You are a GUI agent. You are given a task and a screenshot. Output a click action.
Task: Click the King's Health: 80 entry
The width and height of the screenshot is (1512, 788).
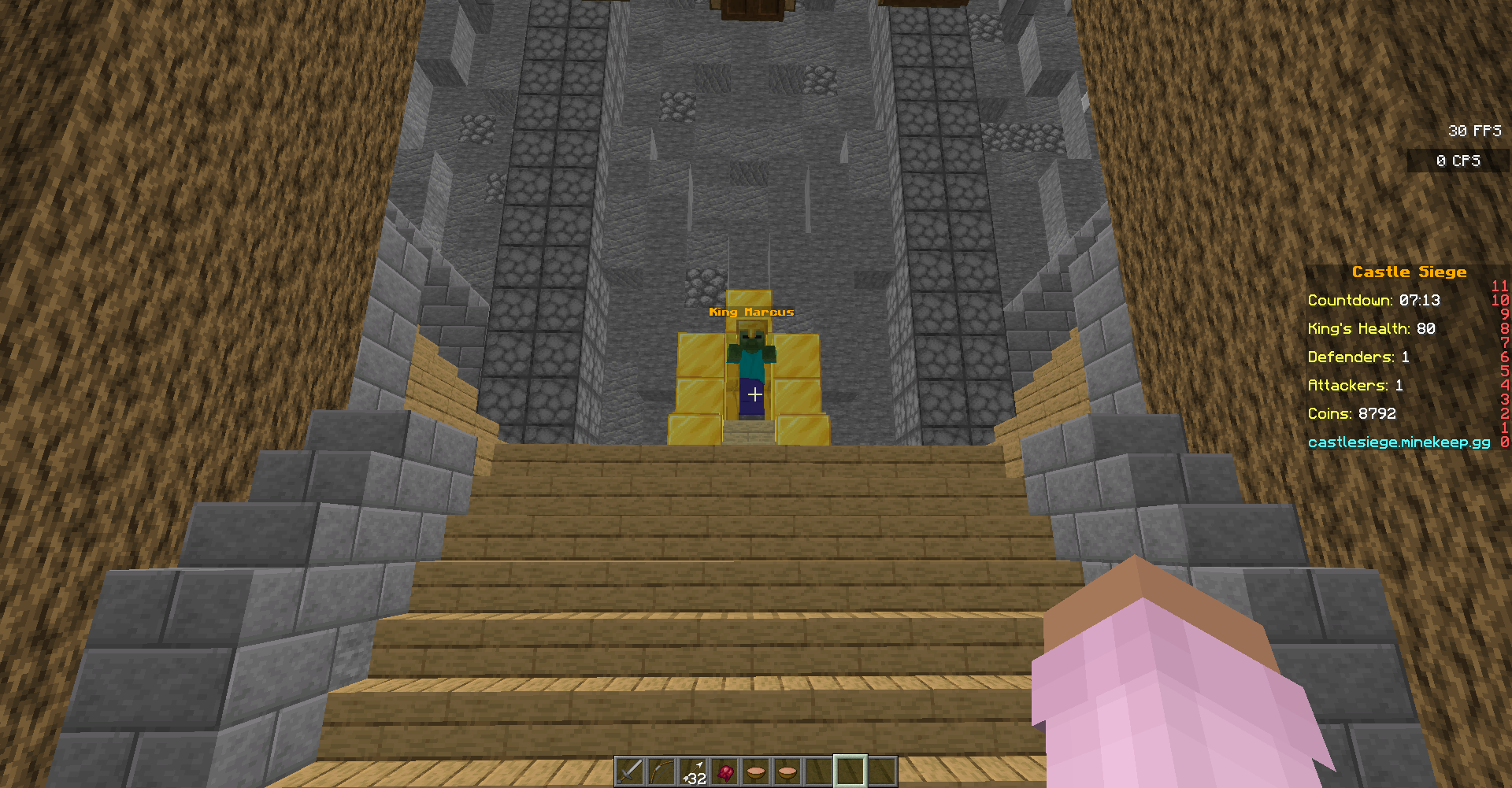1372,328
